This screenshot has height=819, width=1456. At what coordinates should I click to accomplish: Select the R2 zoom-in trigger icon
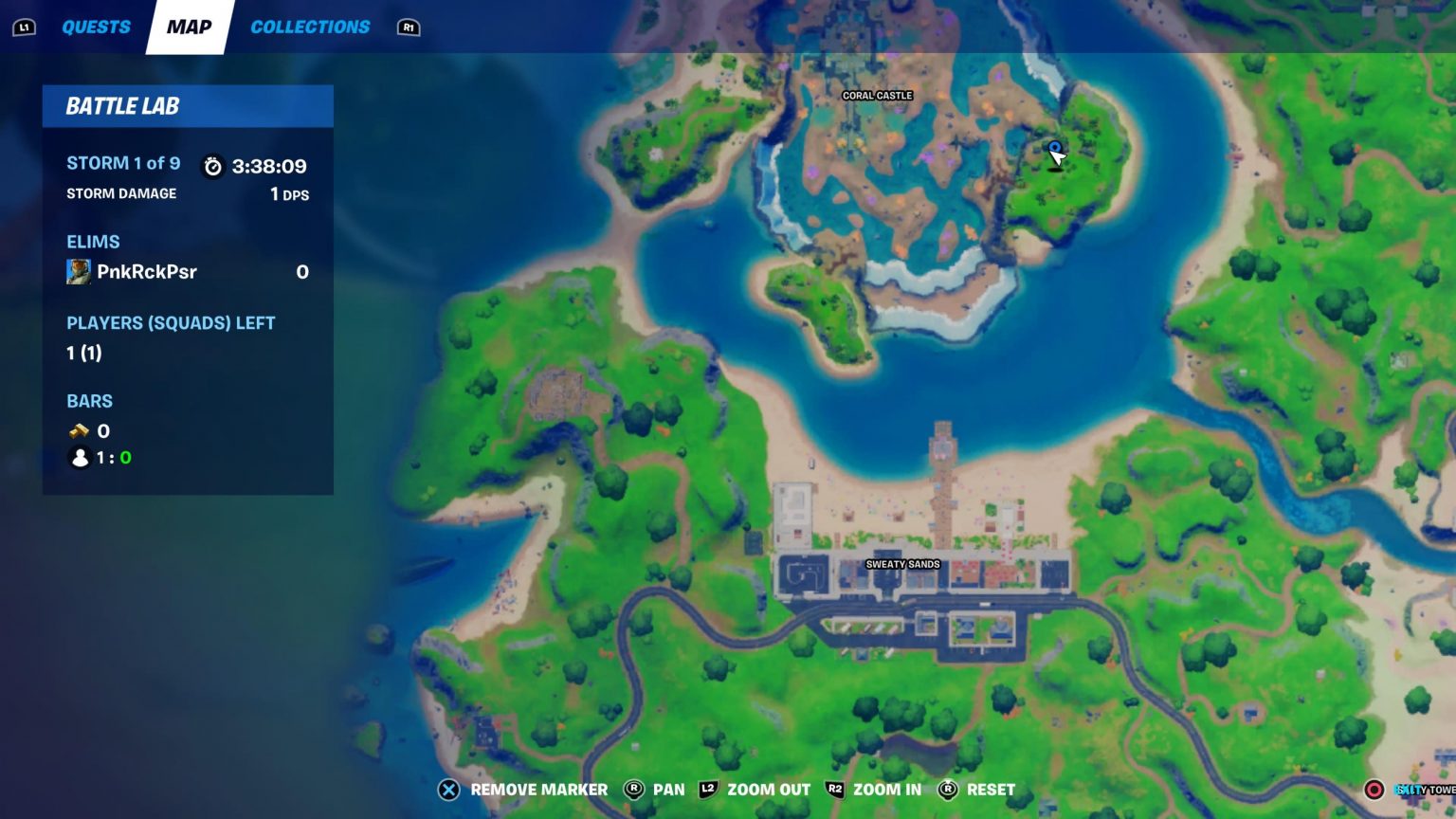tap(834, 789)
